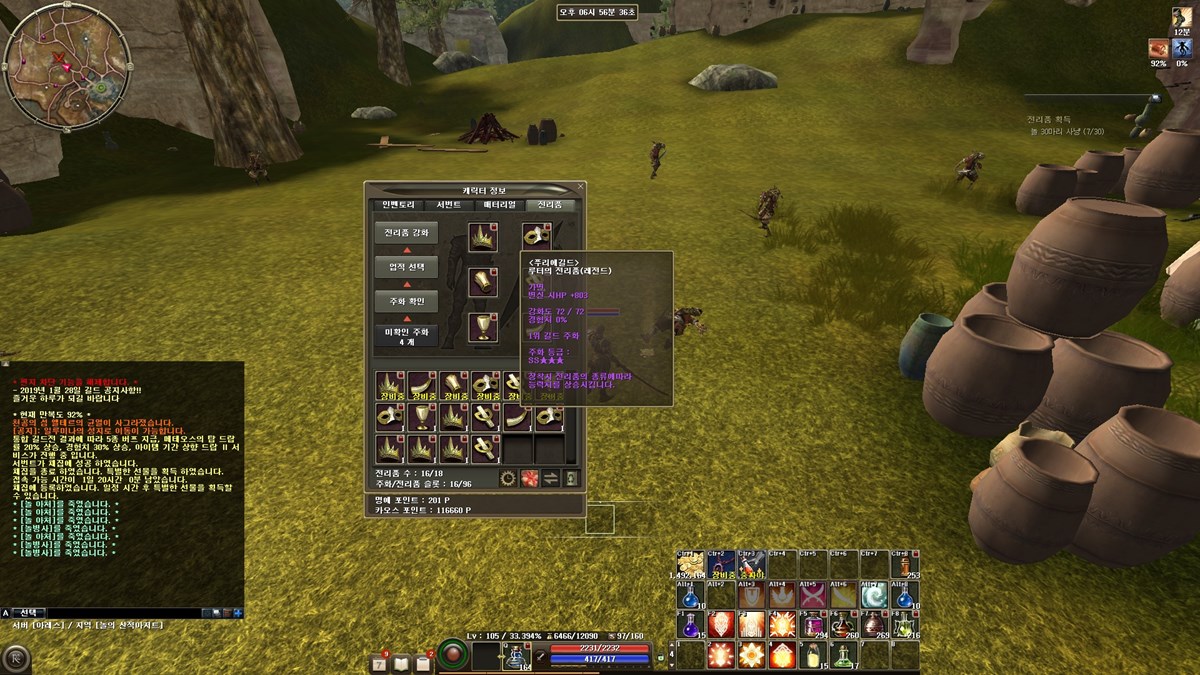The height and width of the screenshot is (675, 1200).
Task: Click the round red orb button
Action: click(454, 657)
